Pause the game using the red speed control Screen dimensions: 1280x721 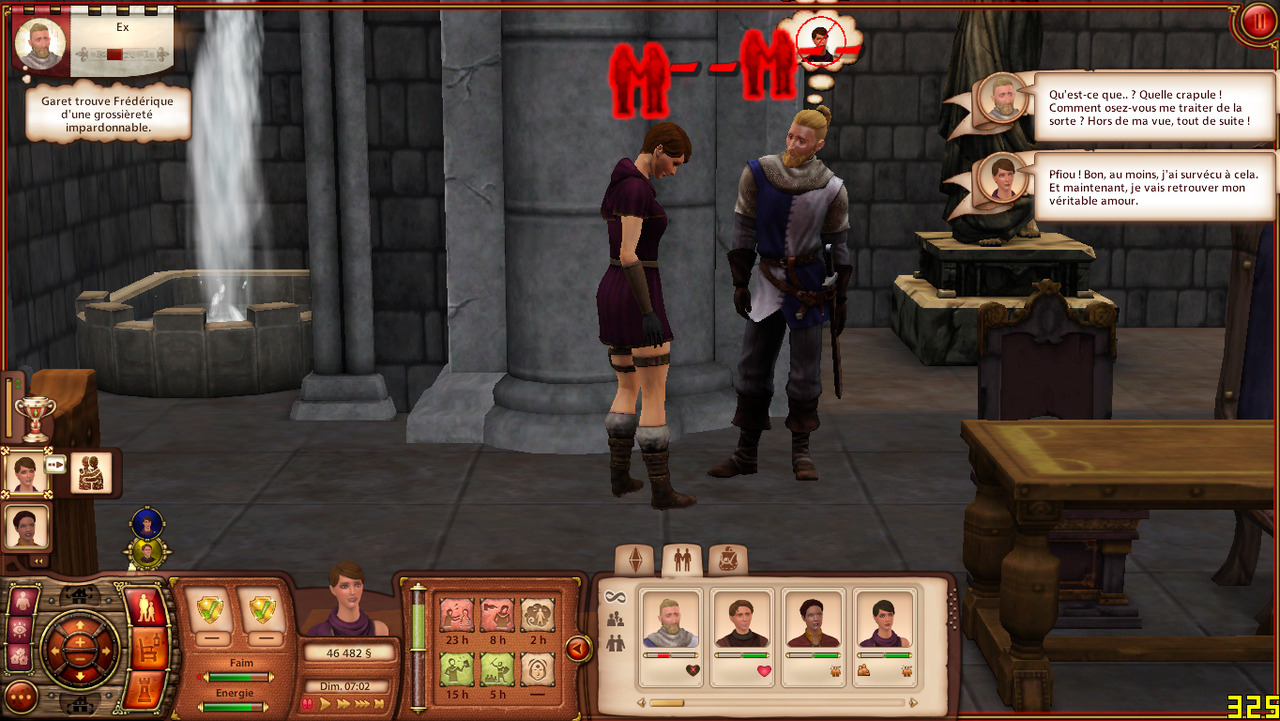308,704
